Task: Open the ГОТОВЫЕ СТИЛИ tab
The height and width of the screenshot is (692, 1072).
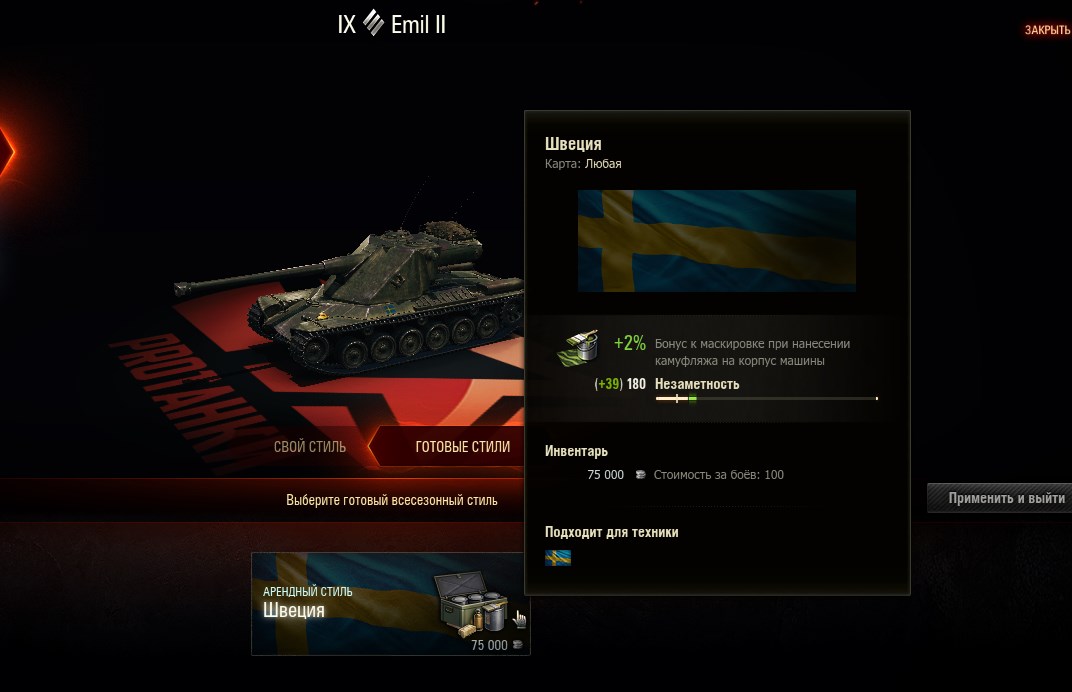Action: 462,447
